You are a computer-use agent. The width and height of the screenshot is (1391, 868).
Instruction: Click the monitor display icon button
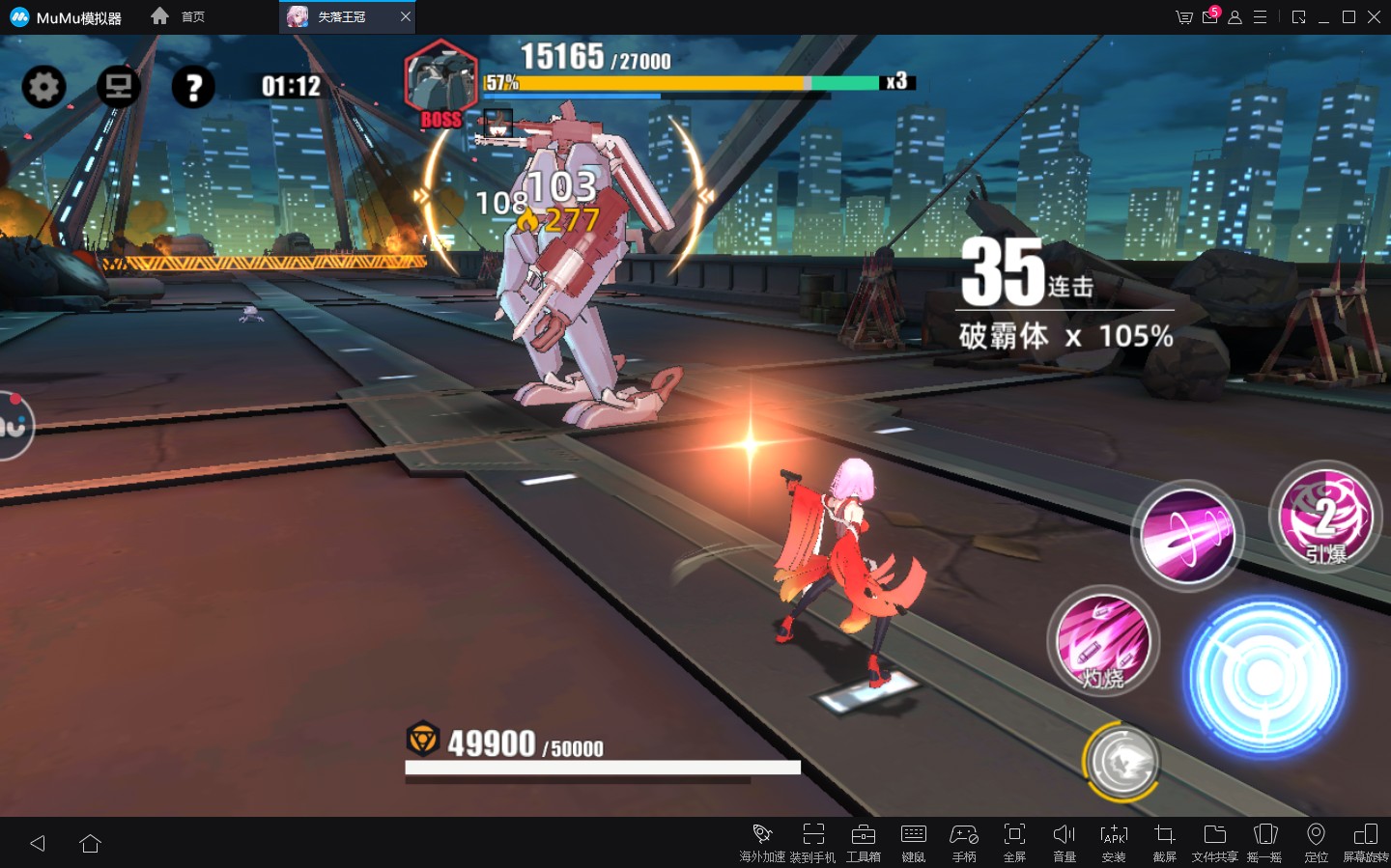[x=119, y=87]
